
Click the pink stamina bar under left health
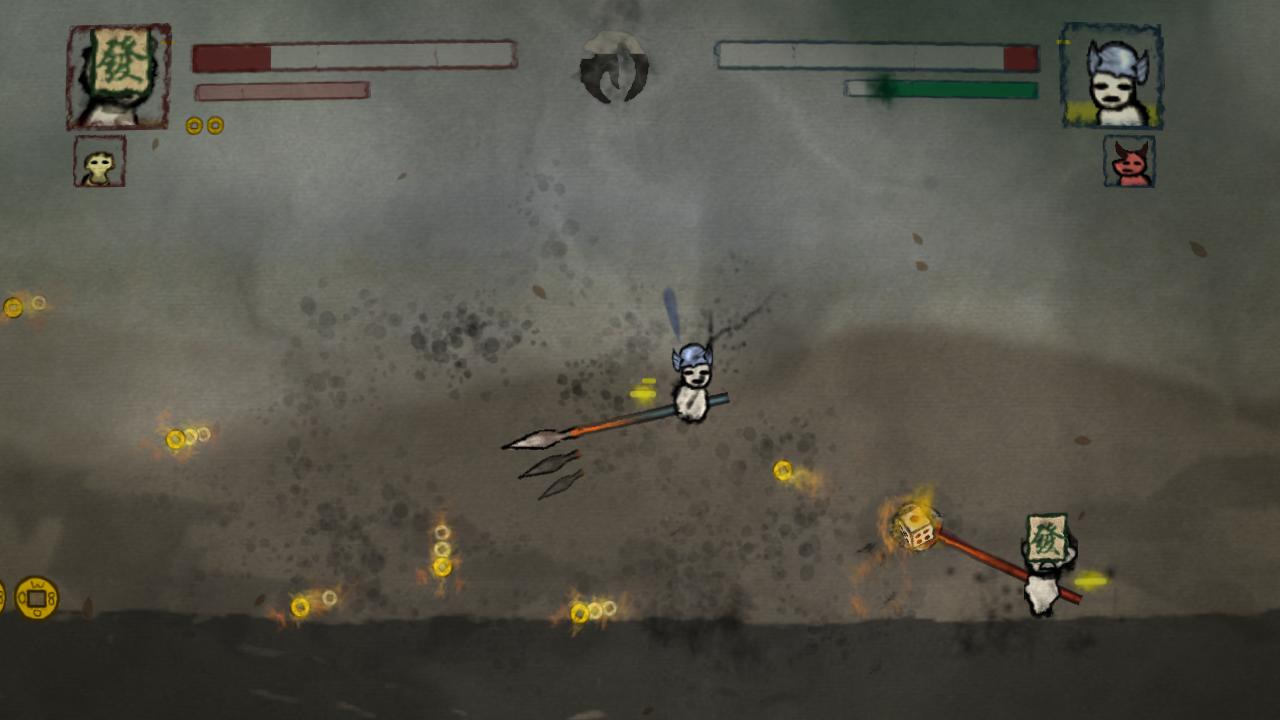[x=280, y=90]
